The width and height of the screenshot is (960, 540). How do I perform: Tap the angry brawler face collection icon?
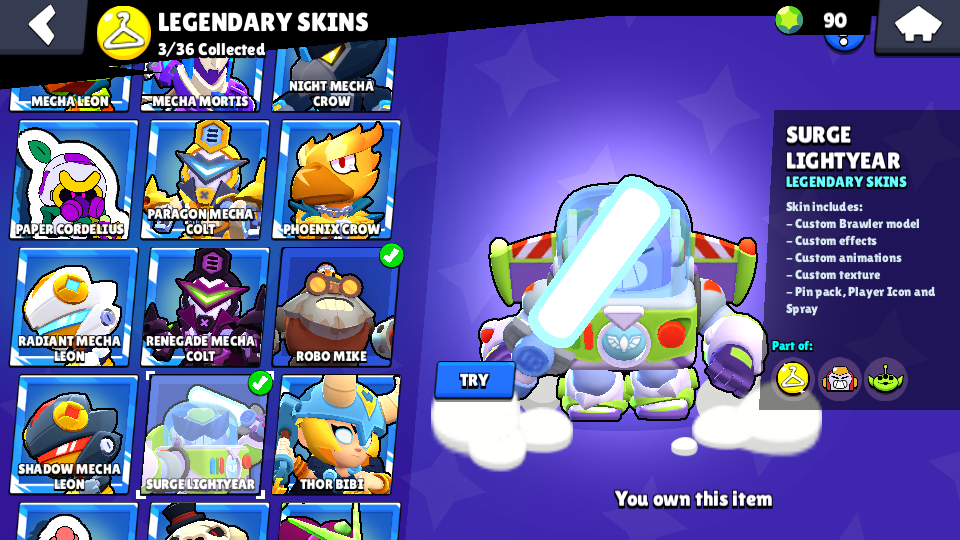840,378
